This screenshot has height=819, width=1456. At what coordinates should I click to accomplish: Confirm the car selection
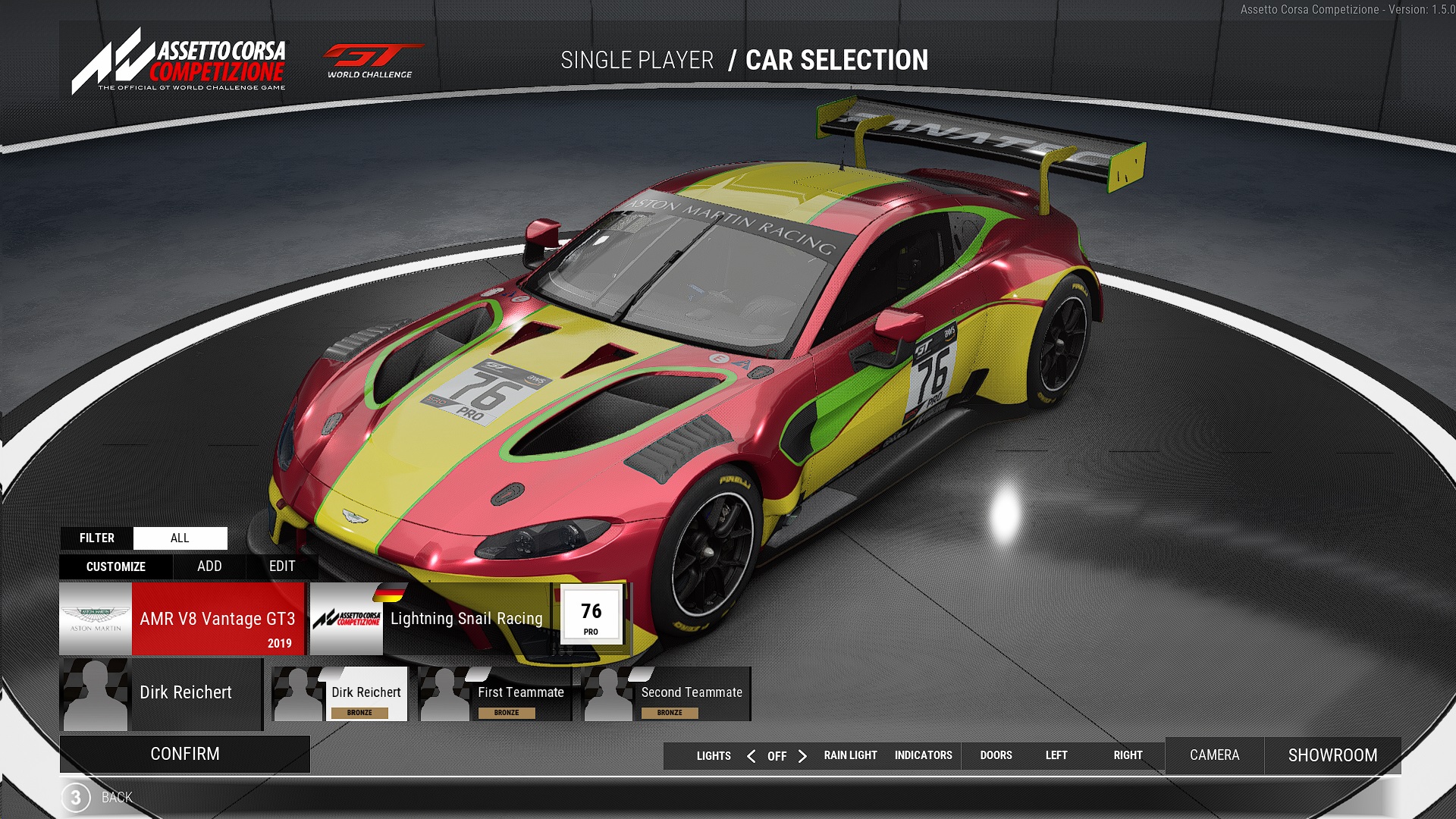[x=184, y=754]
